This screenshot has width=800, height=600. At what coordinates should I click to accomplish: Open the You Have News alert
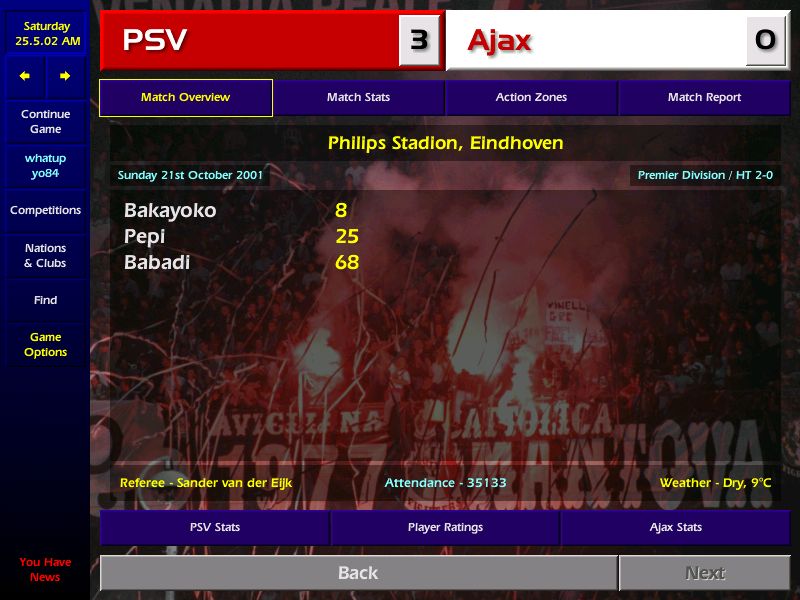tap(45, 570)
